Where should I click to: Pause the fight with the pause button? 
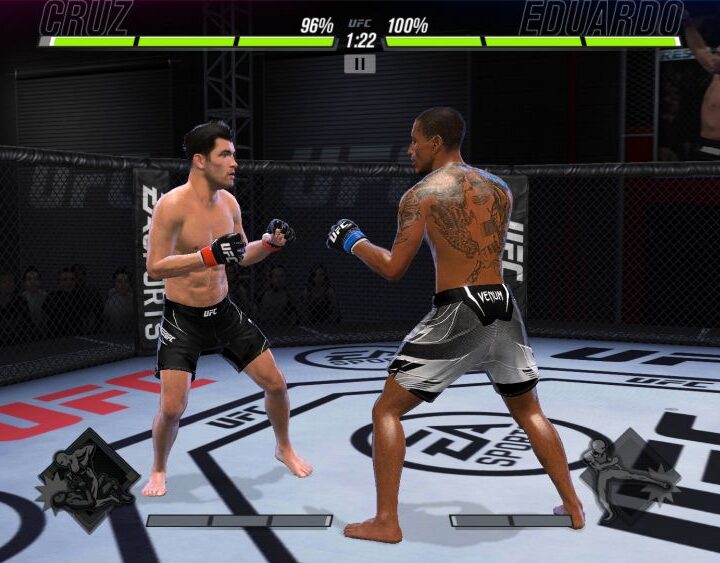click(x=360, y=64)
